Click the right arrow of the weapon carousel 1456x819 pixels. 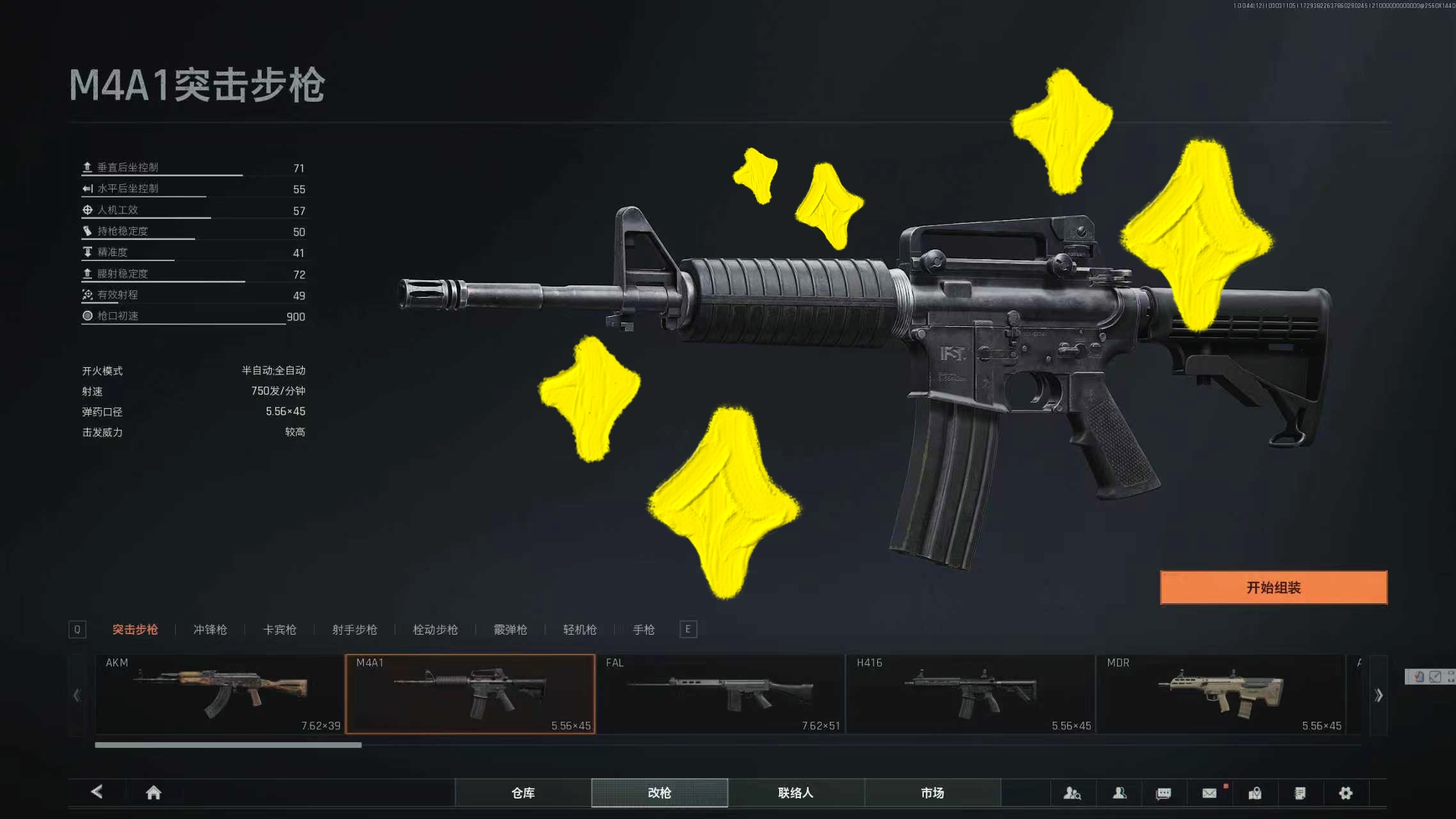click(1379, 695)
